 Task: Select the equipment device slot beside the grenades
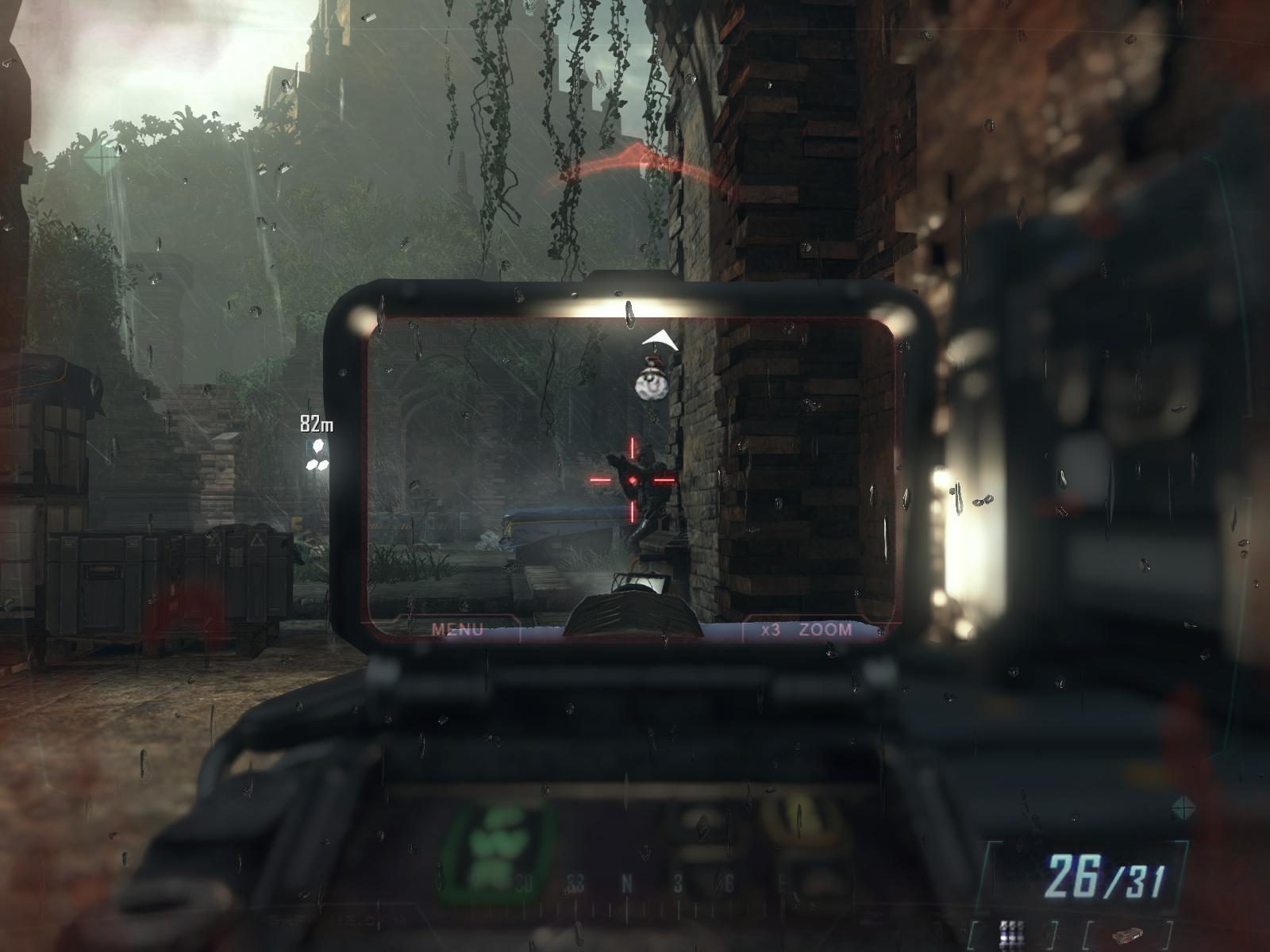click(x=1126, y=935)
